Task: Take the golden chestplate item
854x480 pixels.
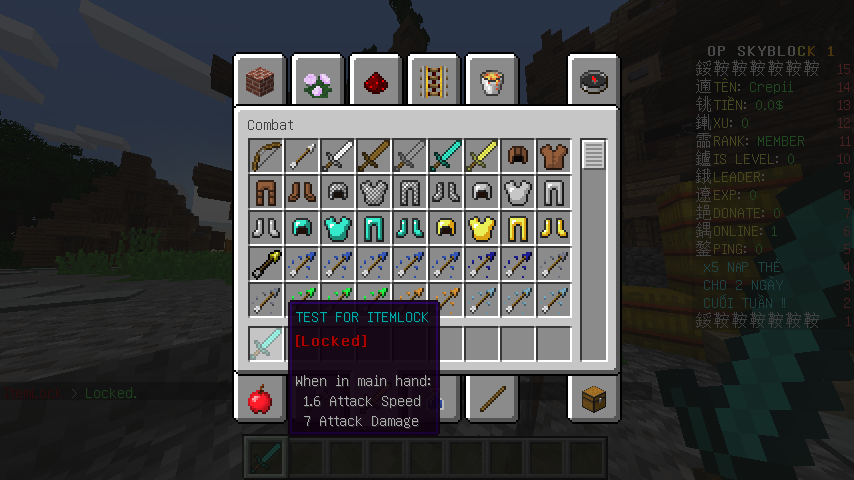Action: (x=482, y=228)
